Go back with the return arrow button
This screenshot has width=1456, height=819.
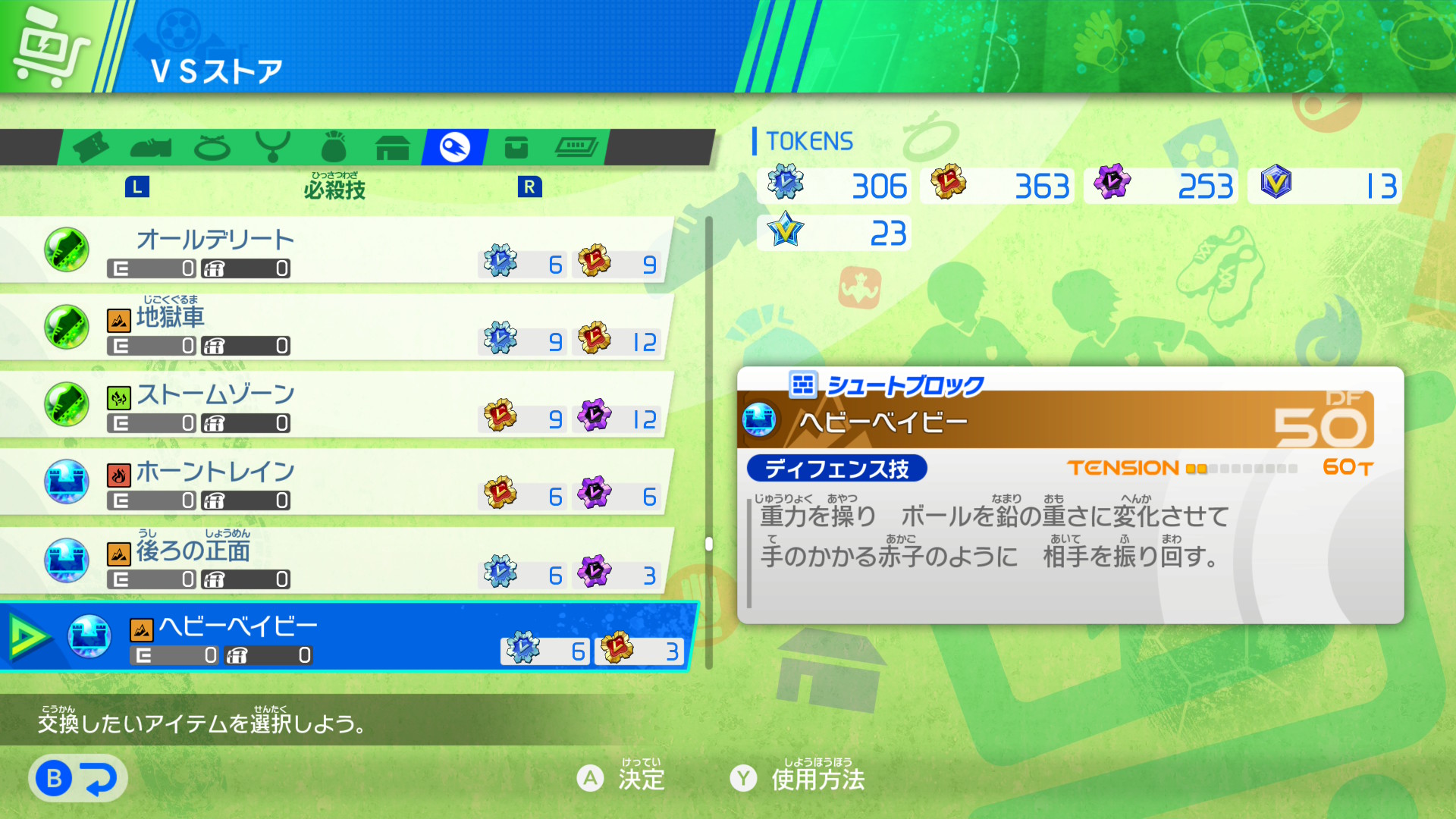[77, 778]
